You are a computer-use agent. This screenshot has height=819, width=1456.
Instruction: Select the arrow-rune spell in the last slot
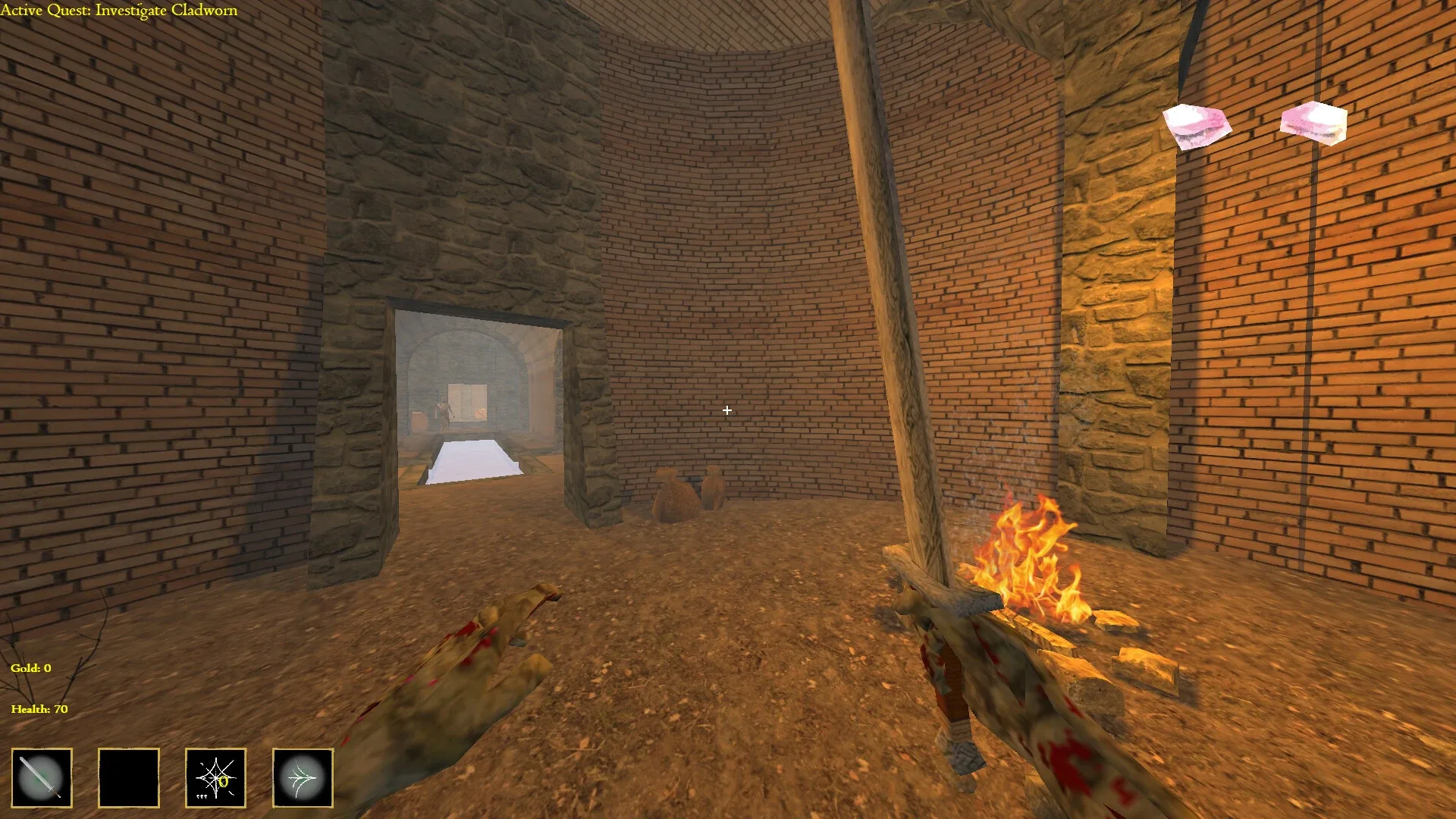click(x=302, y=778)
